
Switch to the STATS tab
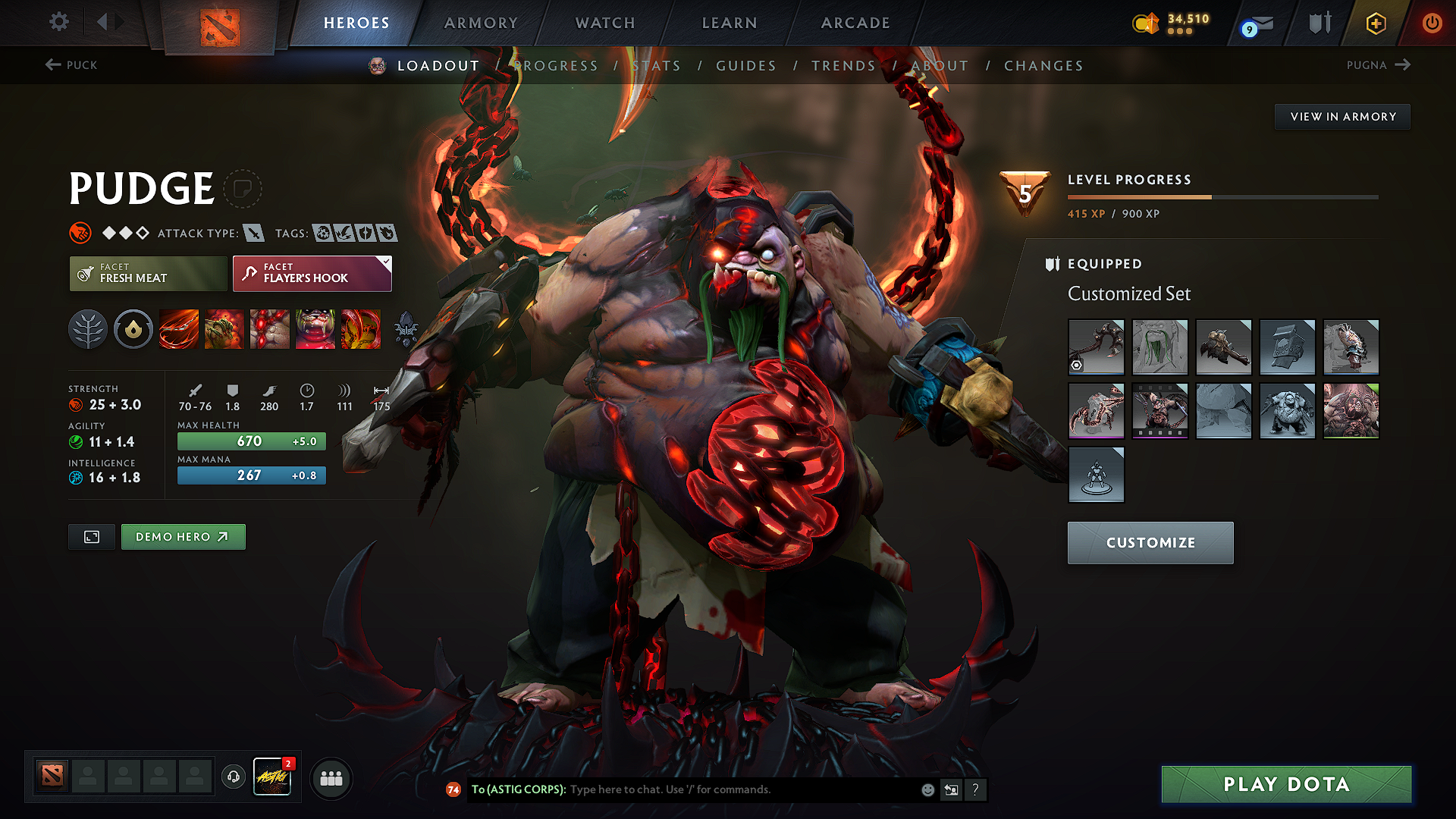[657, 65]
